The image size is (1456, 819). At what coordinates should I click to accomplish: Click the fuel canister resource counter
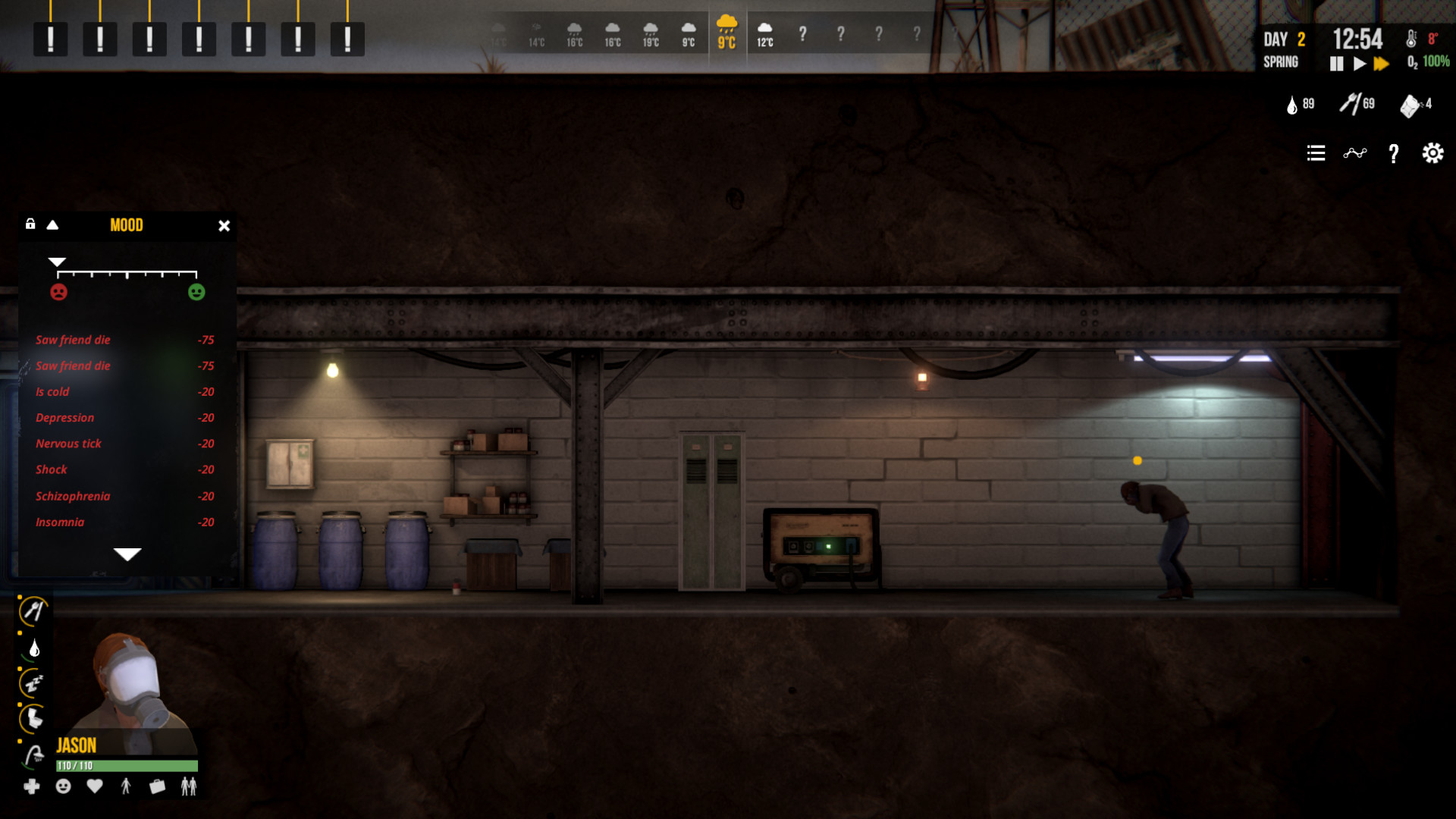(1410, 104)
